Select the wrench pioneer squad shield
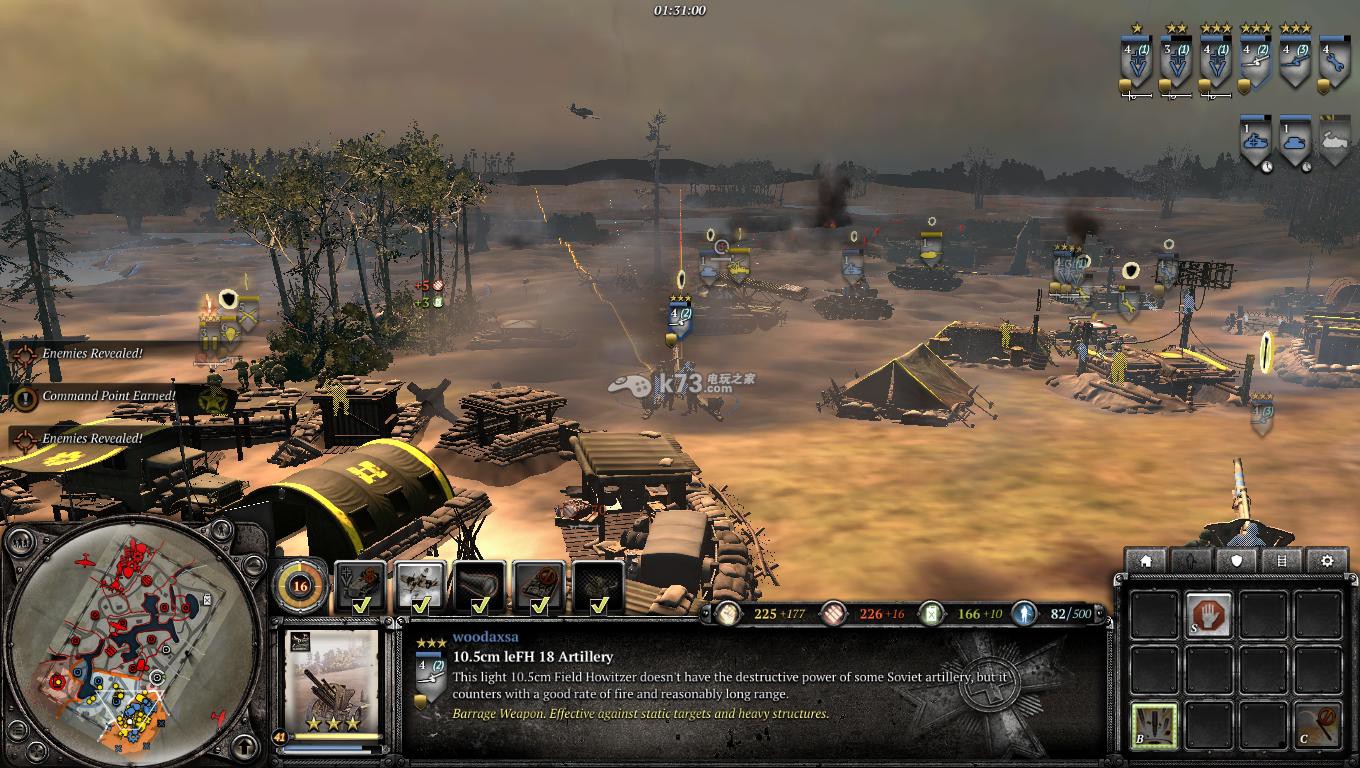Viewport: 1360px width, 768px height. pos(1332,64)
